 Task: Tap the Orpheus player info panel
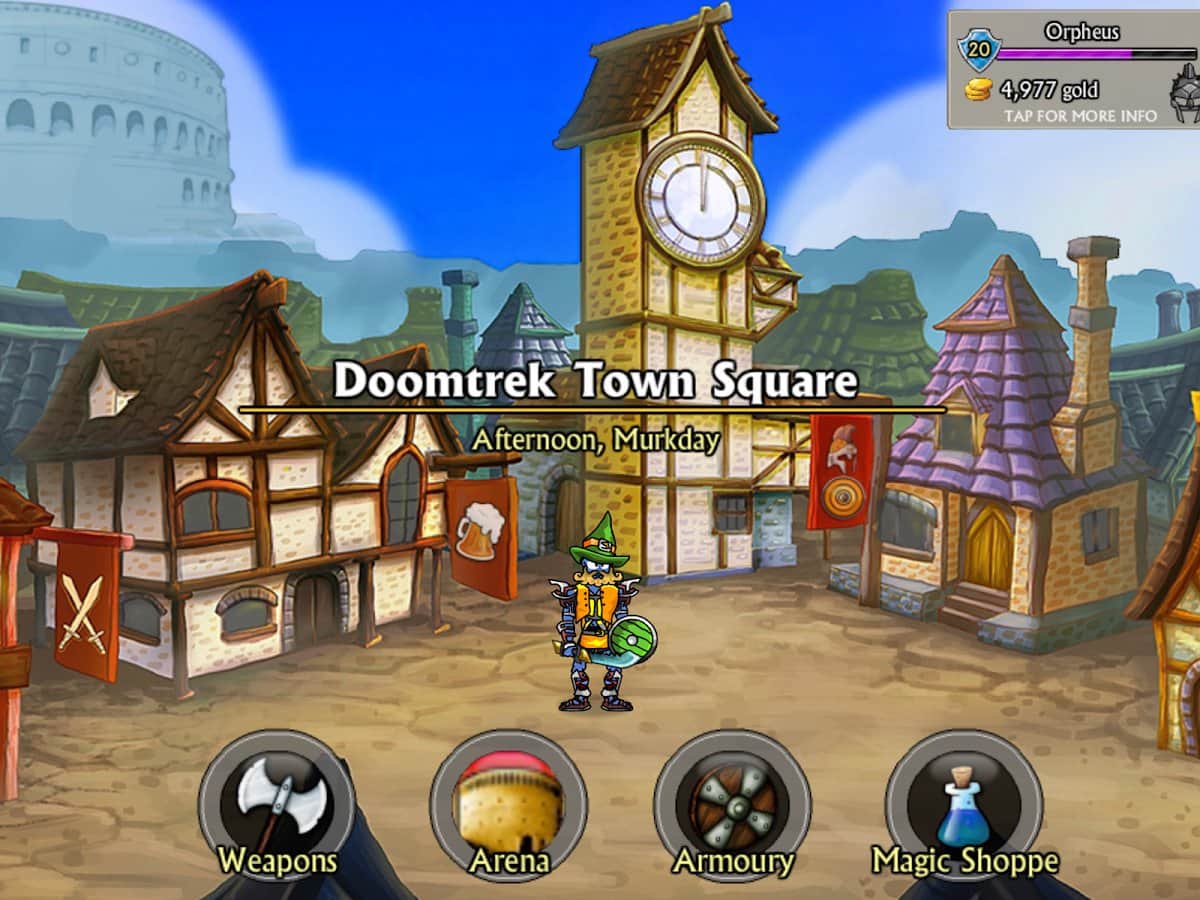click(1075, 70)
